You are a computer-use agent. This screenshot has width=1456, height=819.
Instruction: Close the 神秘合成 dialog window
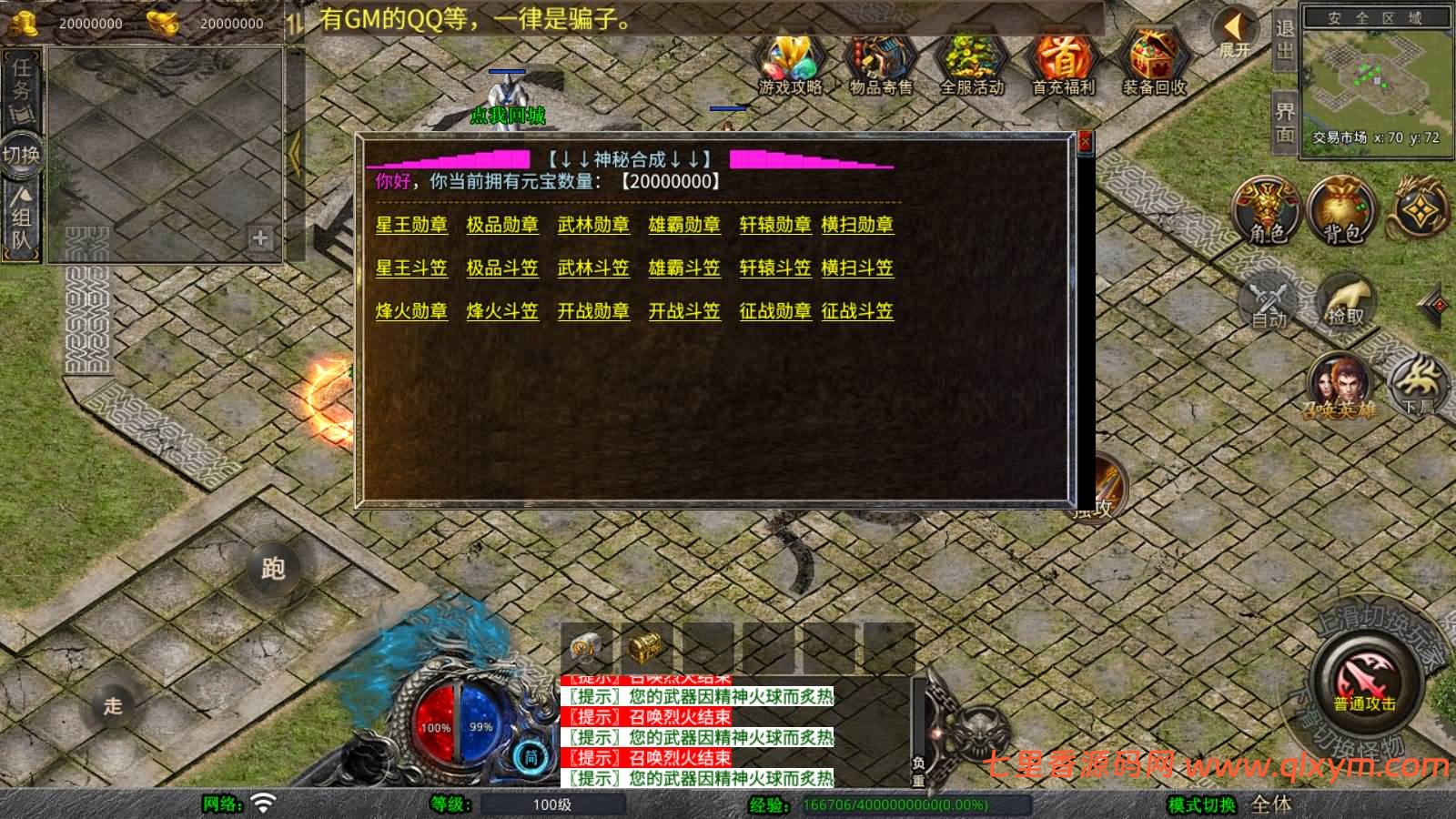(1084, 142)
